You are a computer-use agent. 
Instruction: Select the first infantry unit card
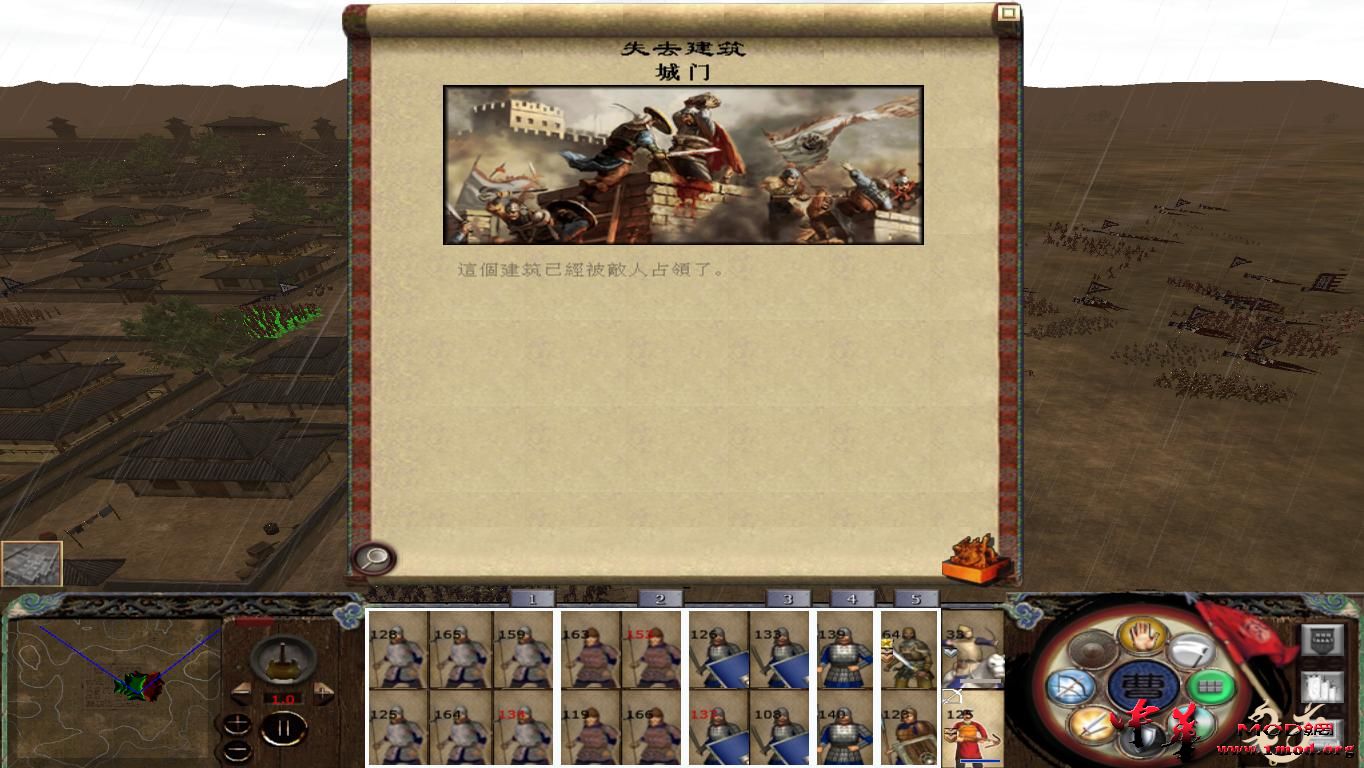[397, 654]
